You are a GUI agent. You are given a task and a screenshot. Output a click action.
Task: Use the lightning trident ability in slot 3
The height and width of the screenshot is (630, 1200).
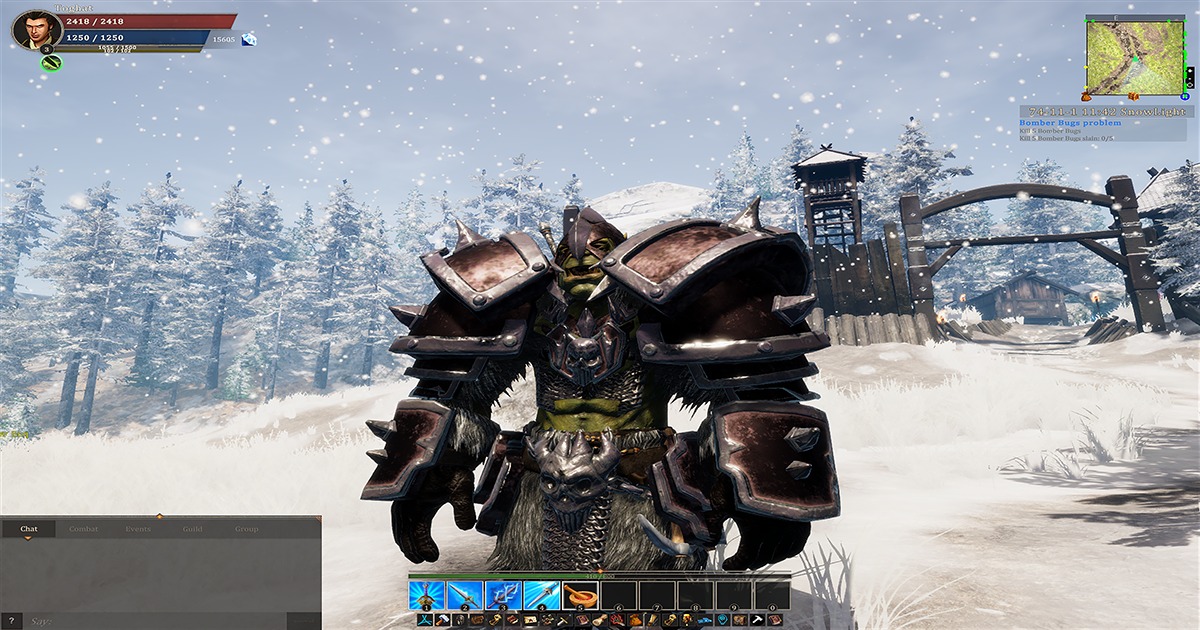[x=503, y=595]
